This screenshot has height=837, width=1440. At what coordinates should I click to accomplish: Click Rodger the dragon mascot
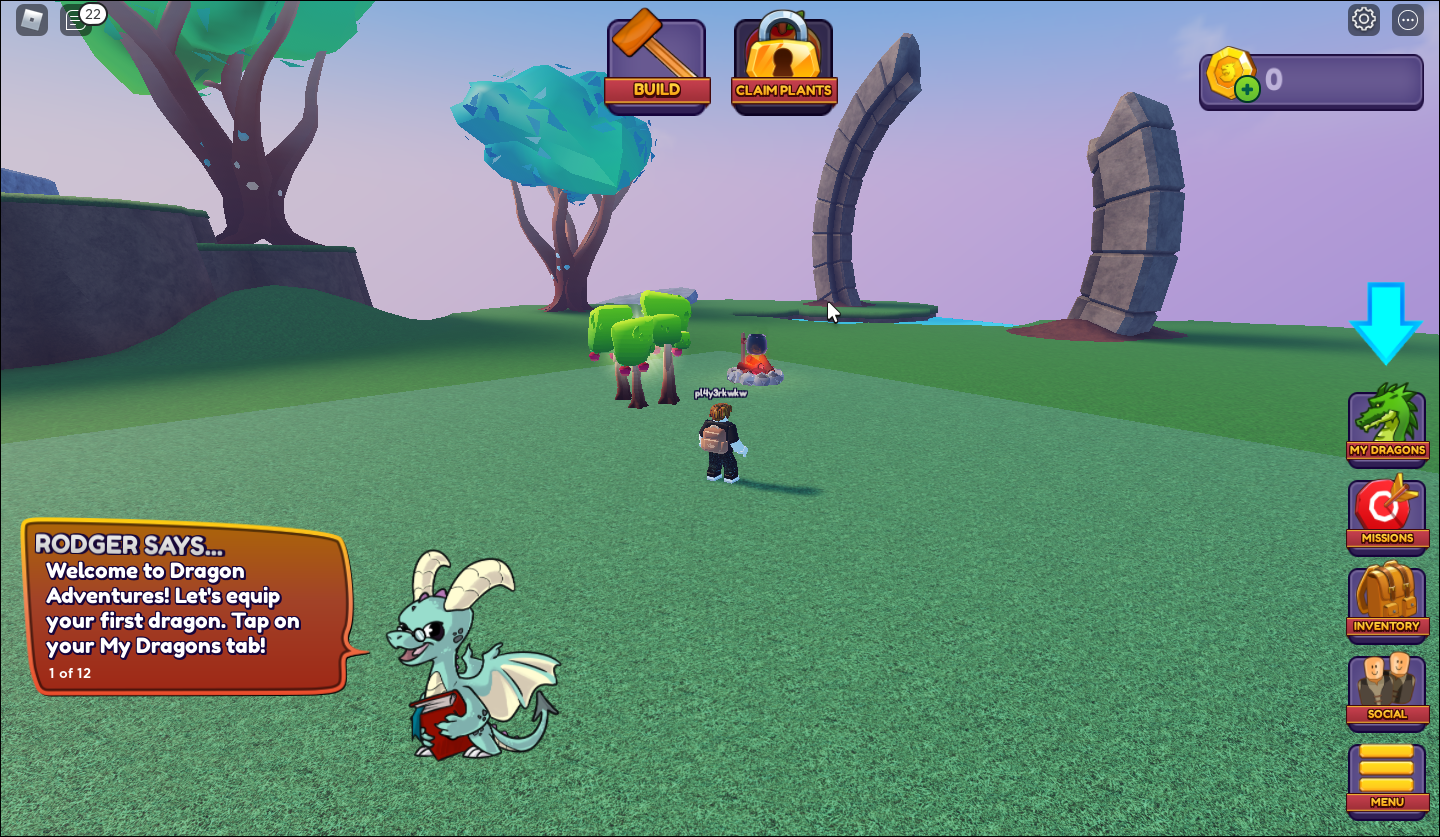460,660
